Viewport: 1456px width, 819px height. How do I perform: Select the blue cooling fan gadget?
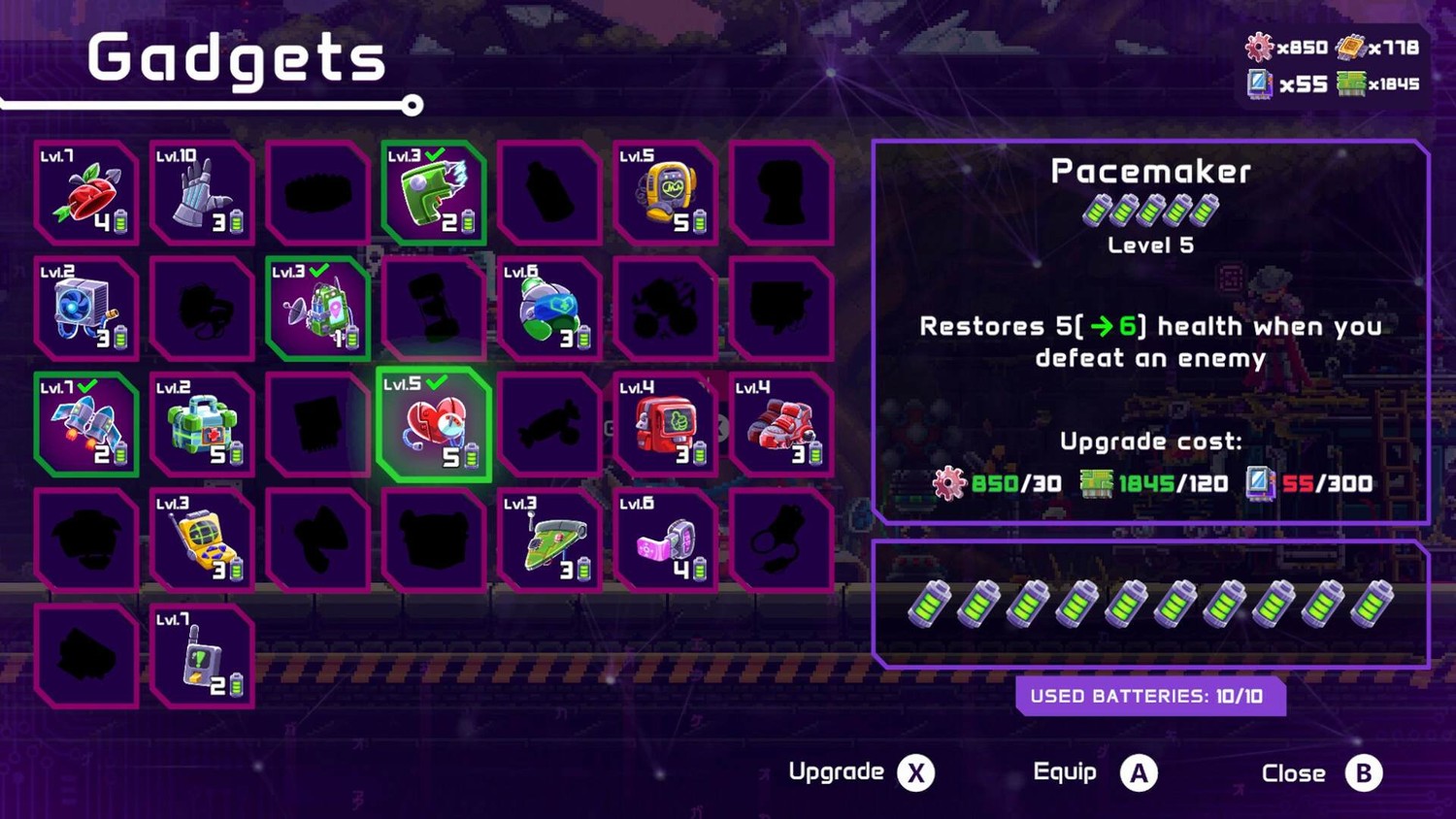coord(85,309)
